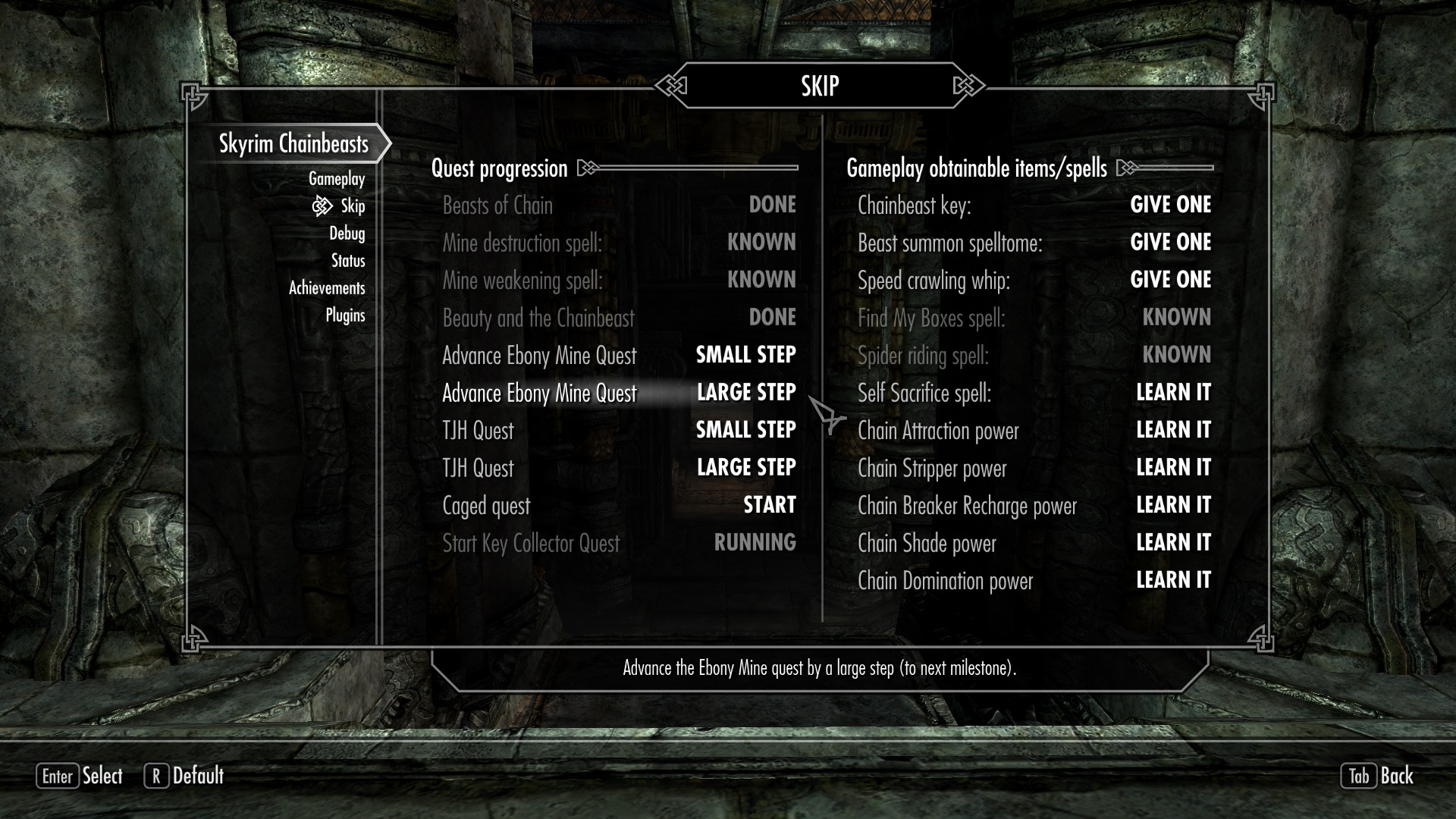1456x819 pixels.
Task: Click the chevron icon left of the SKIP title
Action: tap(672, 85)
